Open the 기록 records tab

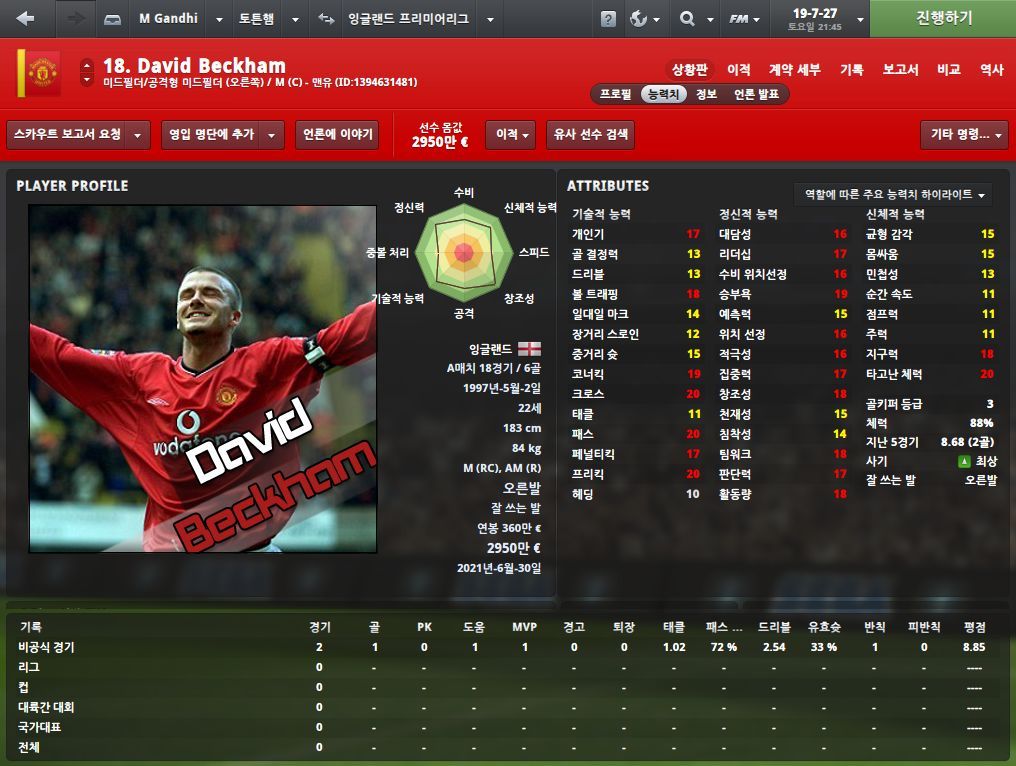coord(852,69)
